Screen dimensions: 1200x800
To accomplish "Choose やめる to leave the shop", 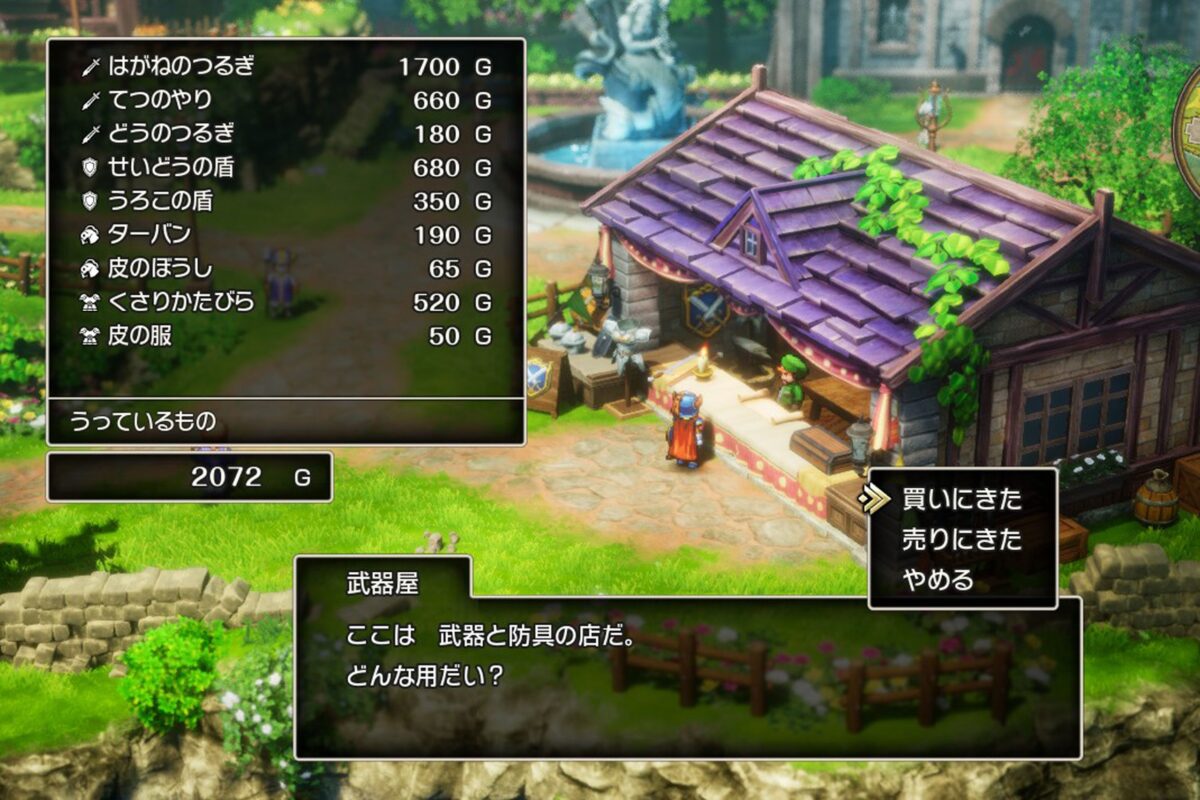I will pyautogui.click(x=937, y=580).
